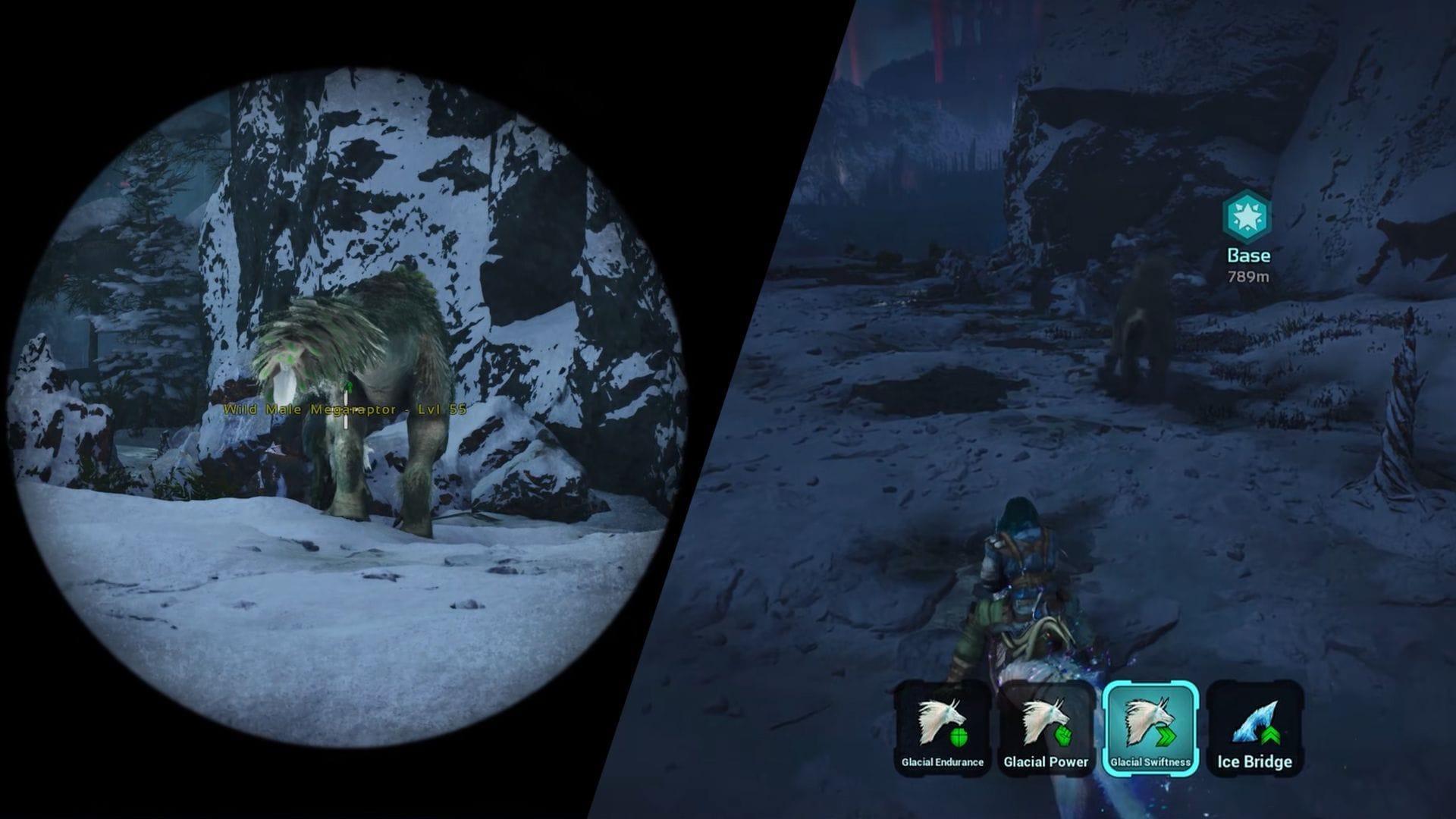Click the unicorn head on Glacial Endurance

coord(940,720)
